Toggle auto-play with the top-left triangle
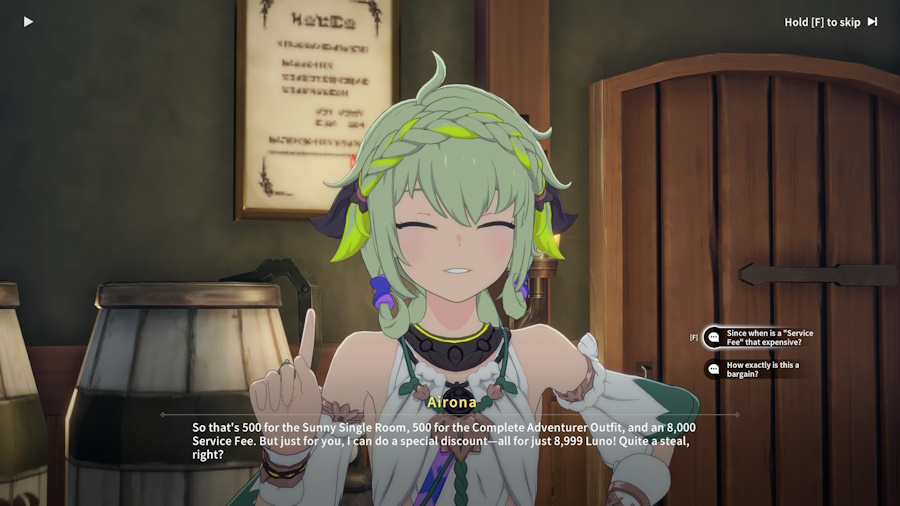900x506 pixels. (x=28, y=22)
